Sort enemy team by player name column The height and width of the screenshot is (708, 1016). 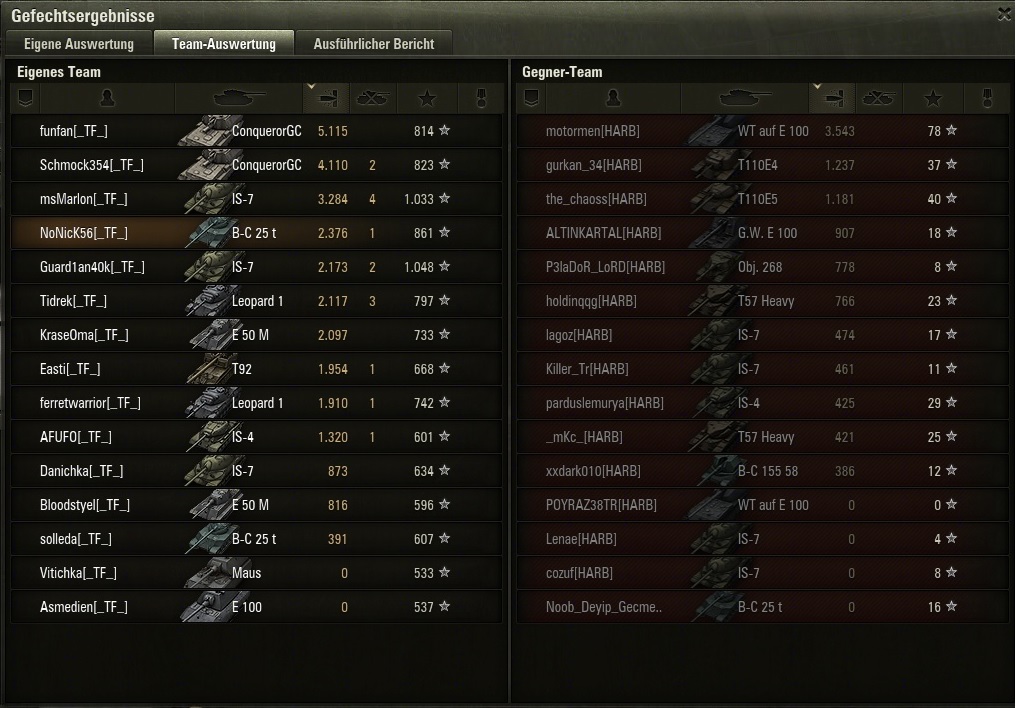tap(613, 98)
